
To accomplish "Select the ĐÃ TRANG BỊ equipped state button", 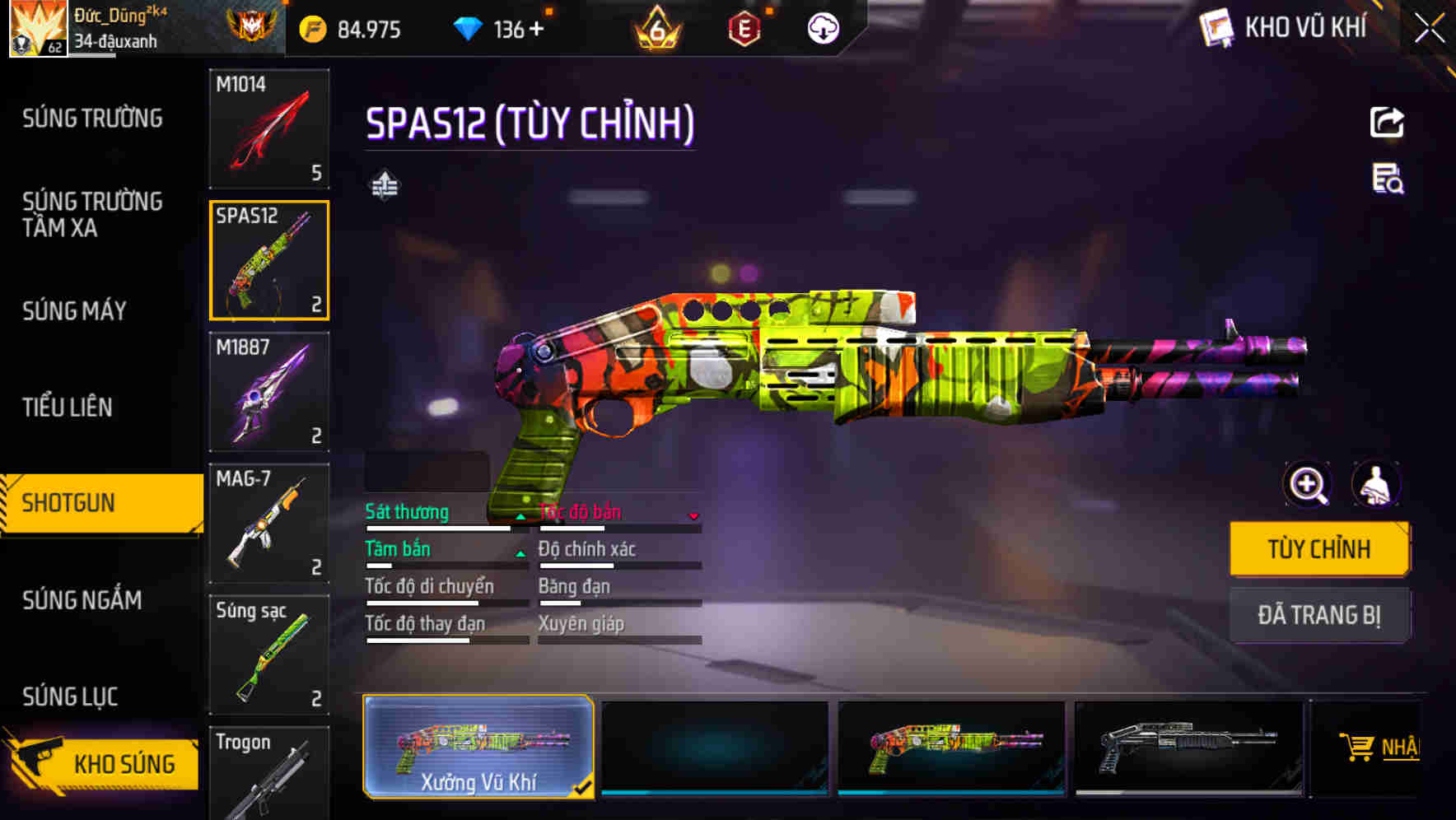I will tap(1319, 616).
